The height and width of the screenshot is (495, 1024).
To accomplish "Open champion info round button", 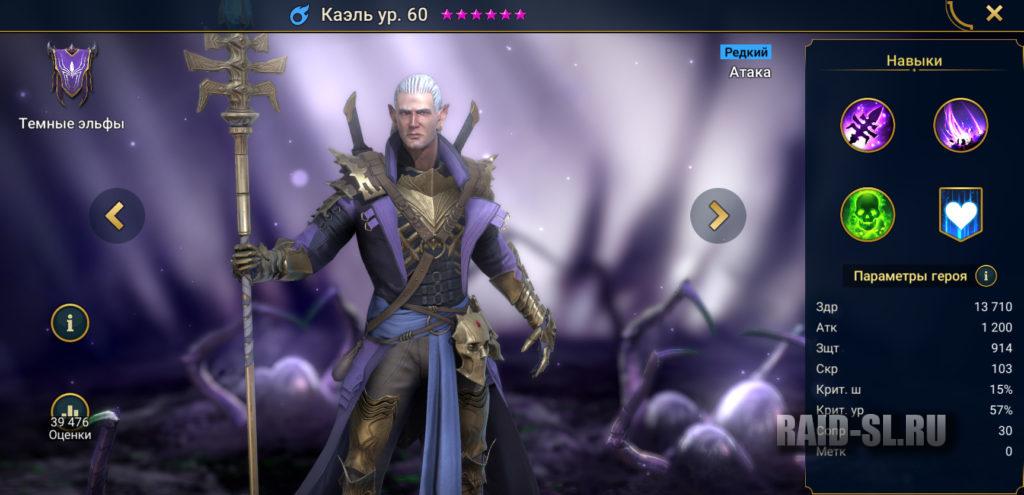I will 70,322.
